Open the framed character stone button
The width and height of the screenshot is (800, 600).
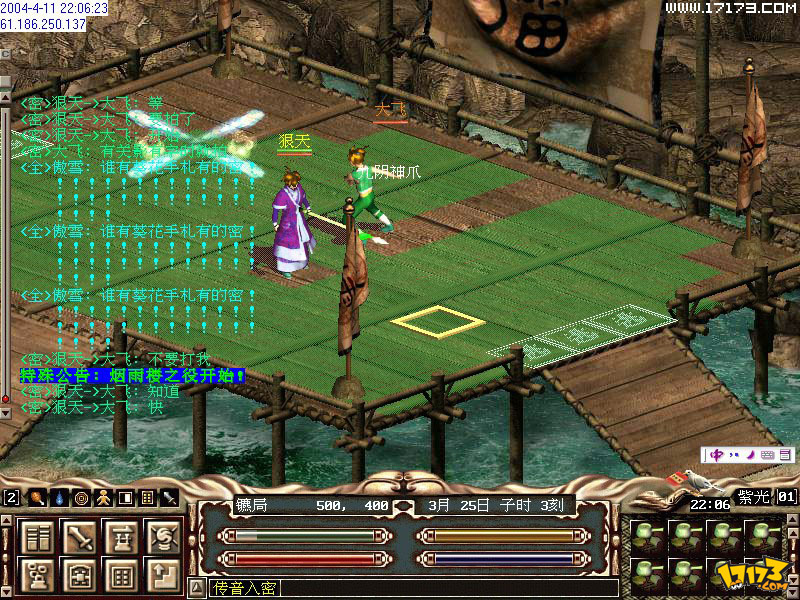(80, 575)
